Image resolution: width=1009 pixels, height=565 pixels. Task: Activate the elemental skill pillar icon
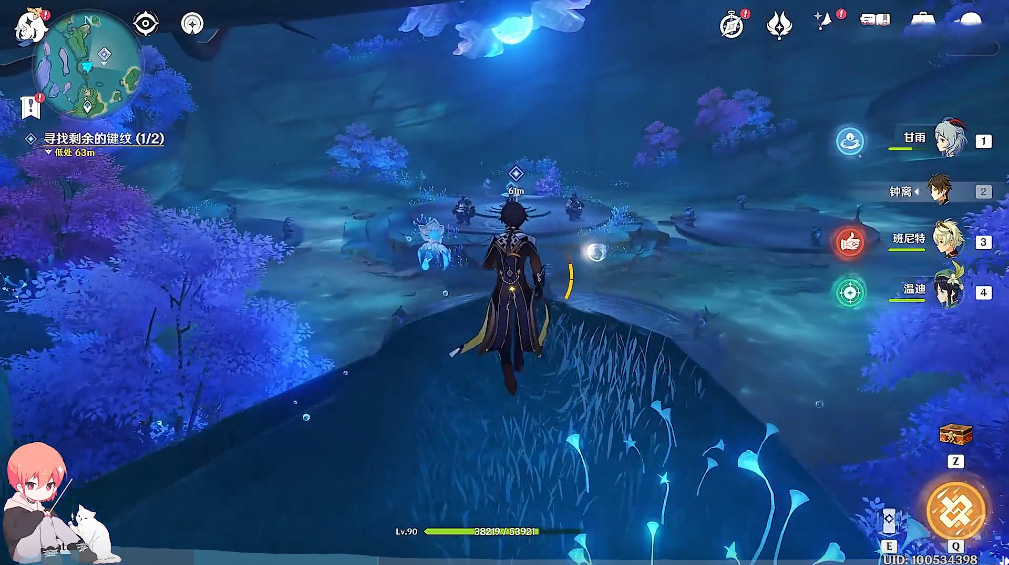click(889, 522)
